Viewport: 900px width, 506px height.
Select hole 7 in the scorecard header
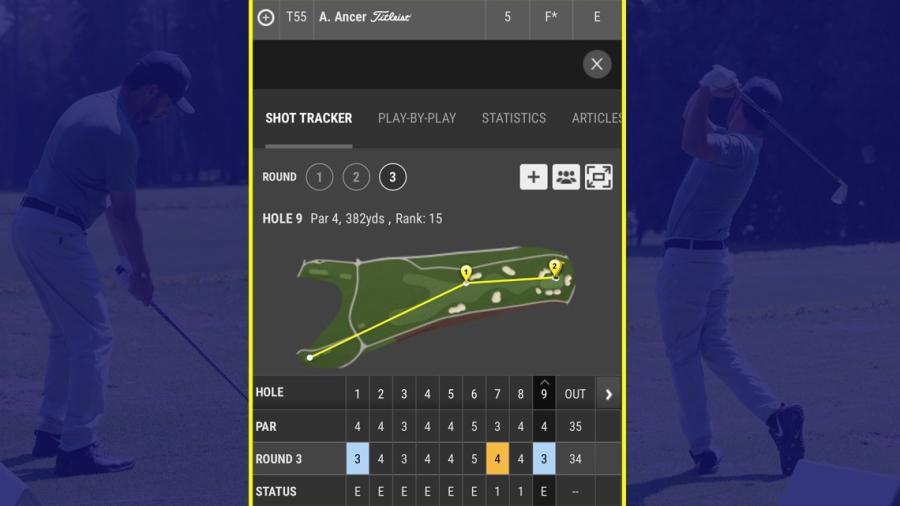(497, 394)
